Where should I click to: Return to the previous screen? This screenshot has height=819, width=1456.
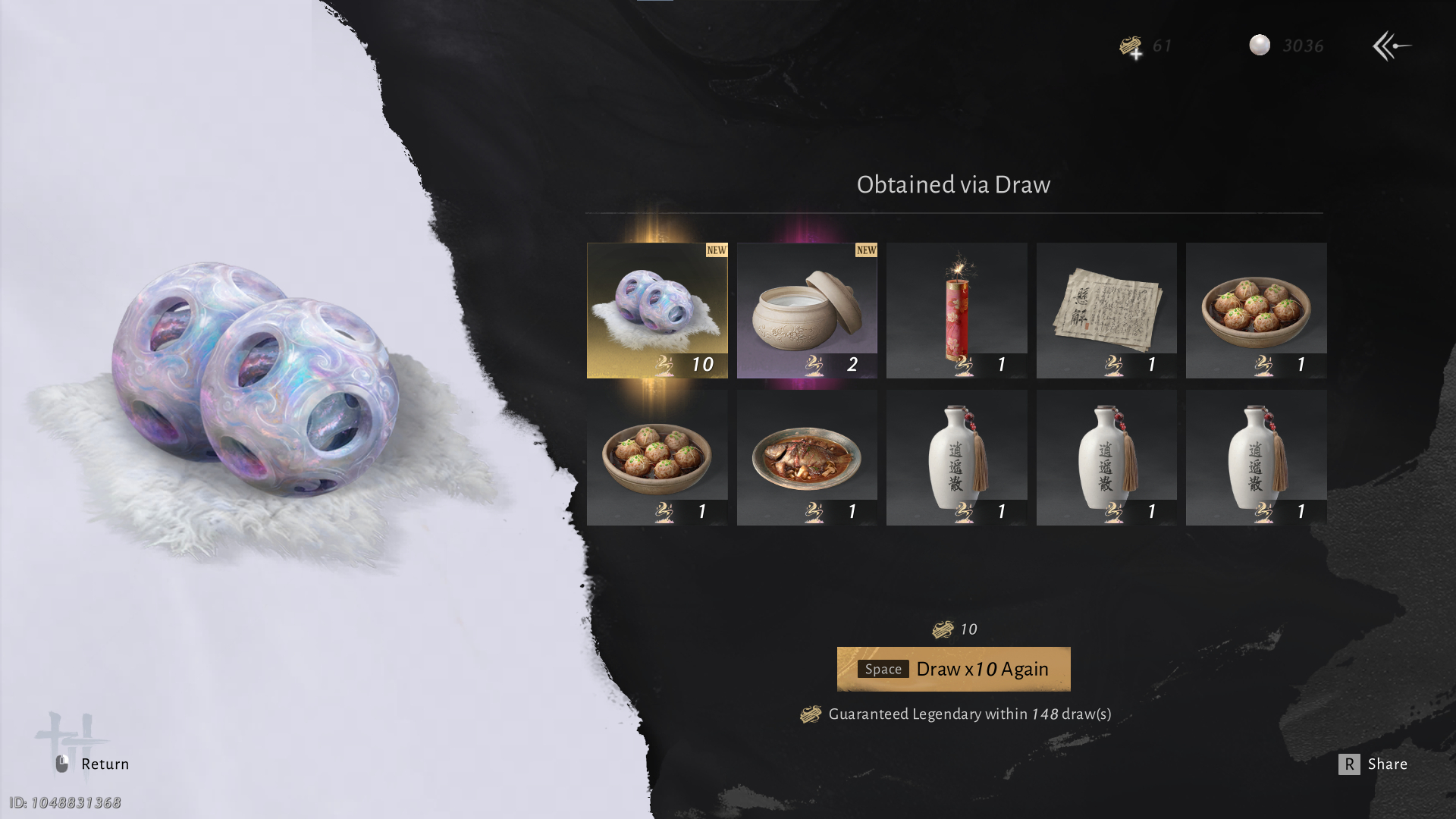pyautogui.click(x=93, y=764)
